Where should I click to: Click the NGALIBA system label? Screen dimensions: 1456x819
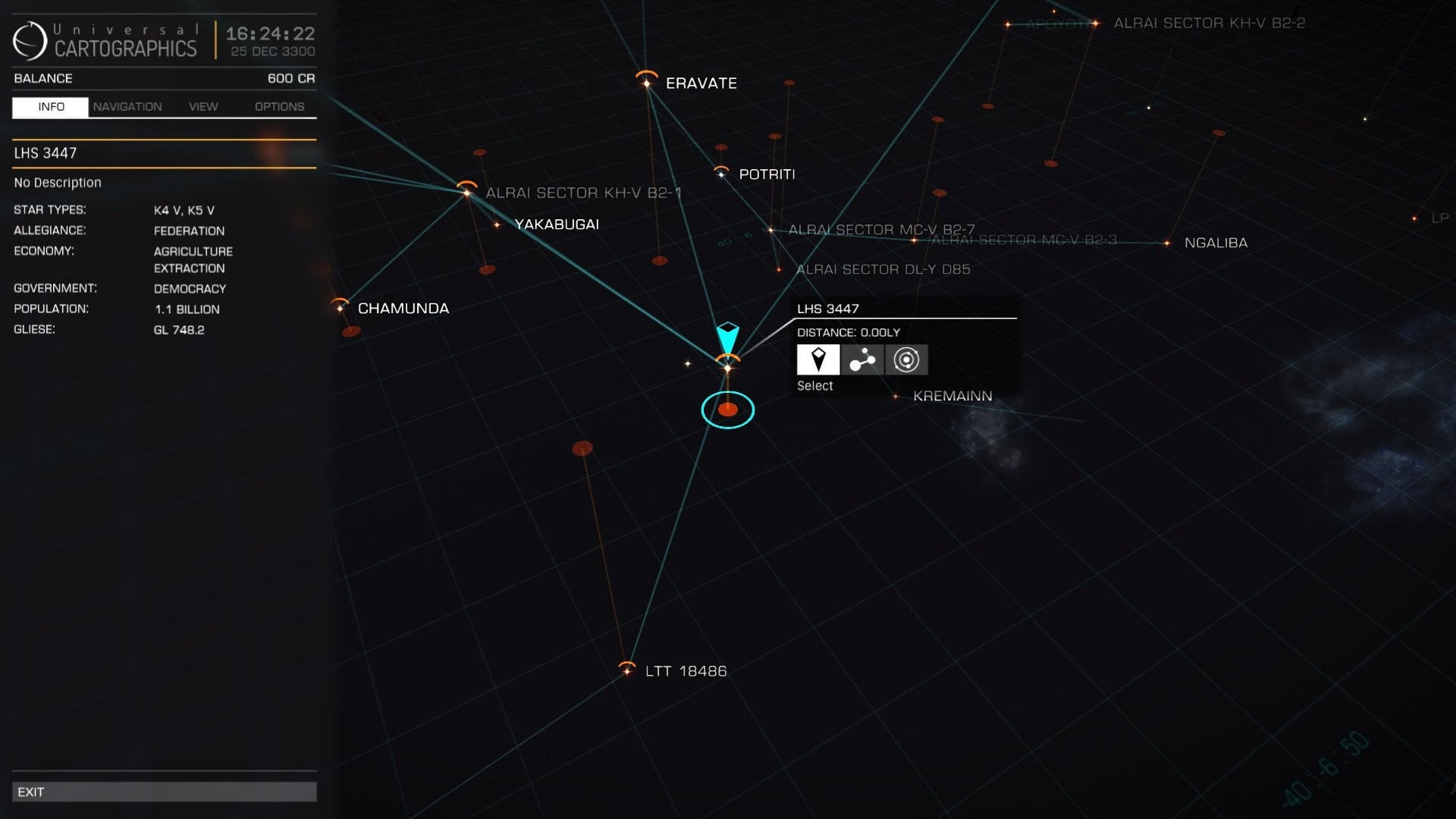1217,243
